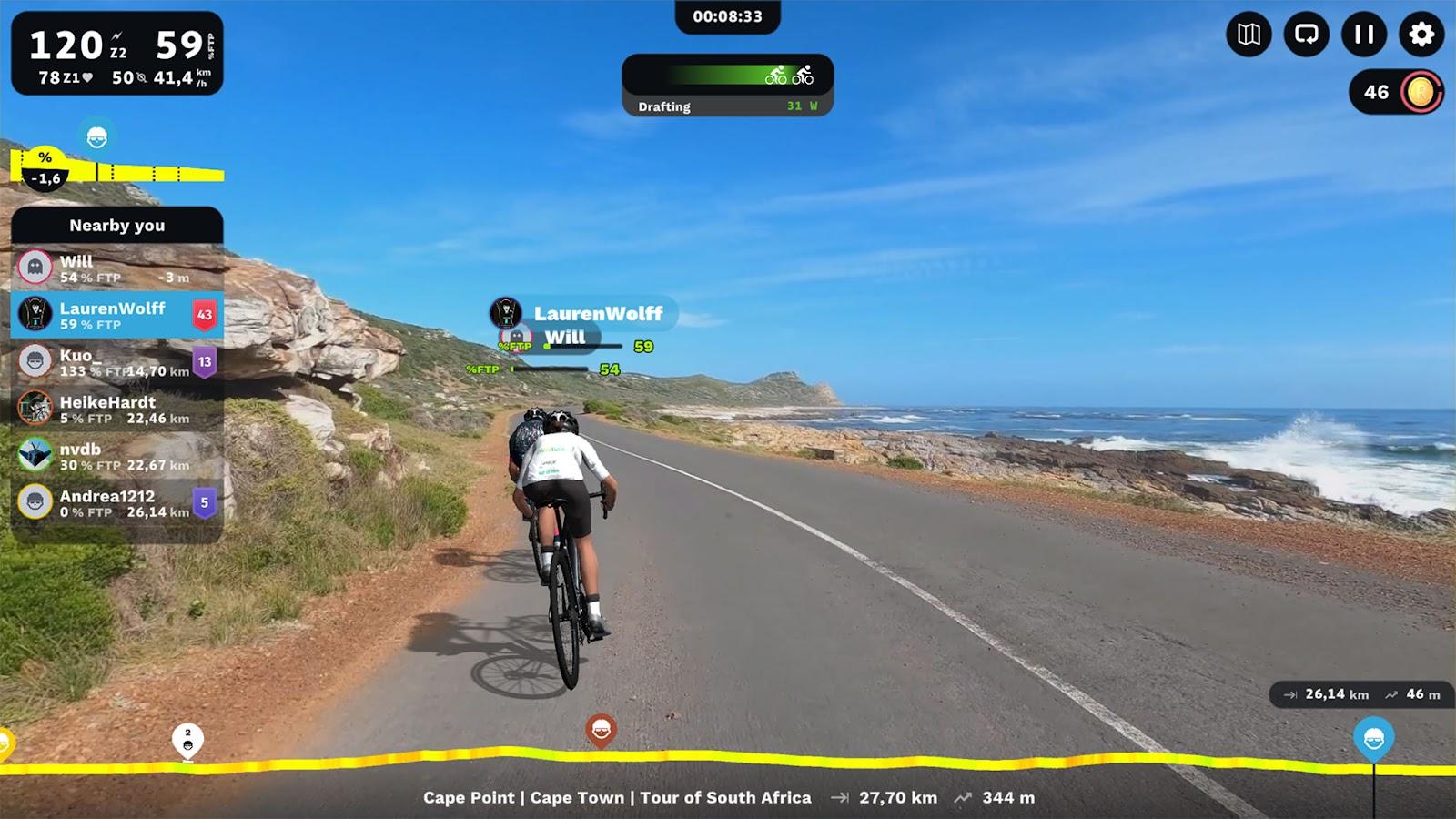This screenshot has width=1456, height=819.
Task: Click the elapsed time 00:08:33
Action: (x=728, y=14)
